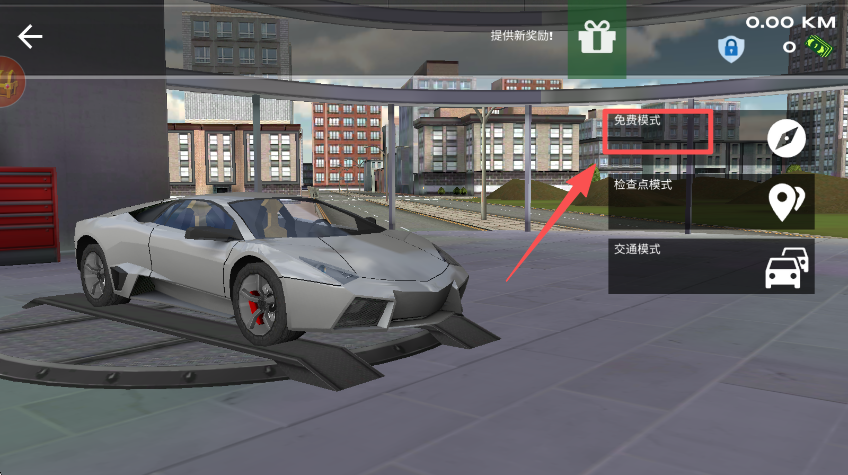
Task: Start 交通模式 traffic mode
Action: (710, 265)
